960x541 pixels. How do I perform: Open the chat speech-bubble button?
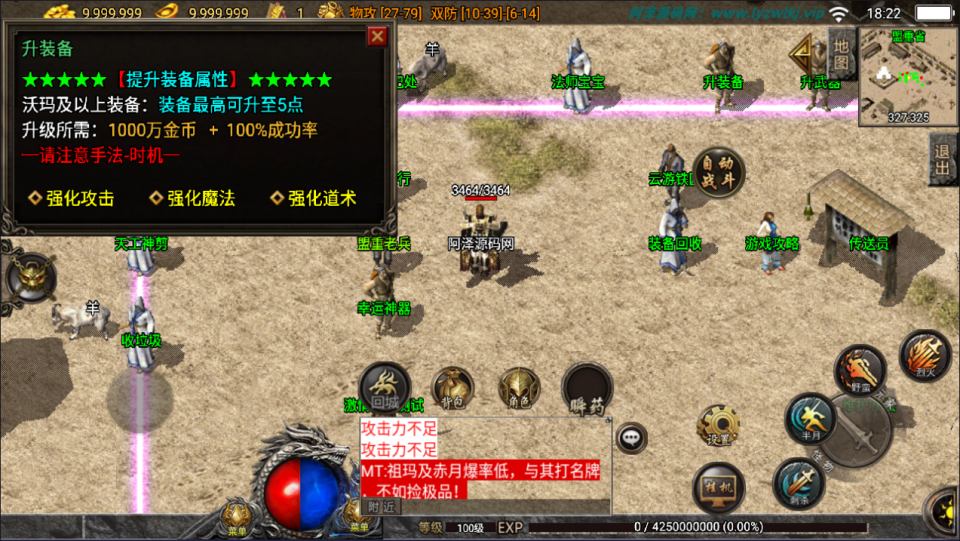click(631, 437)
